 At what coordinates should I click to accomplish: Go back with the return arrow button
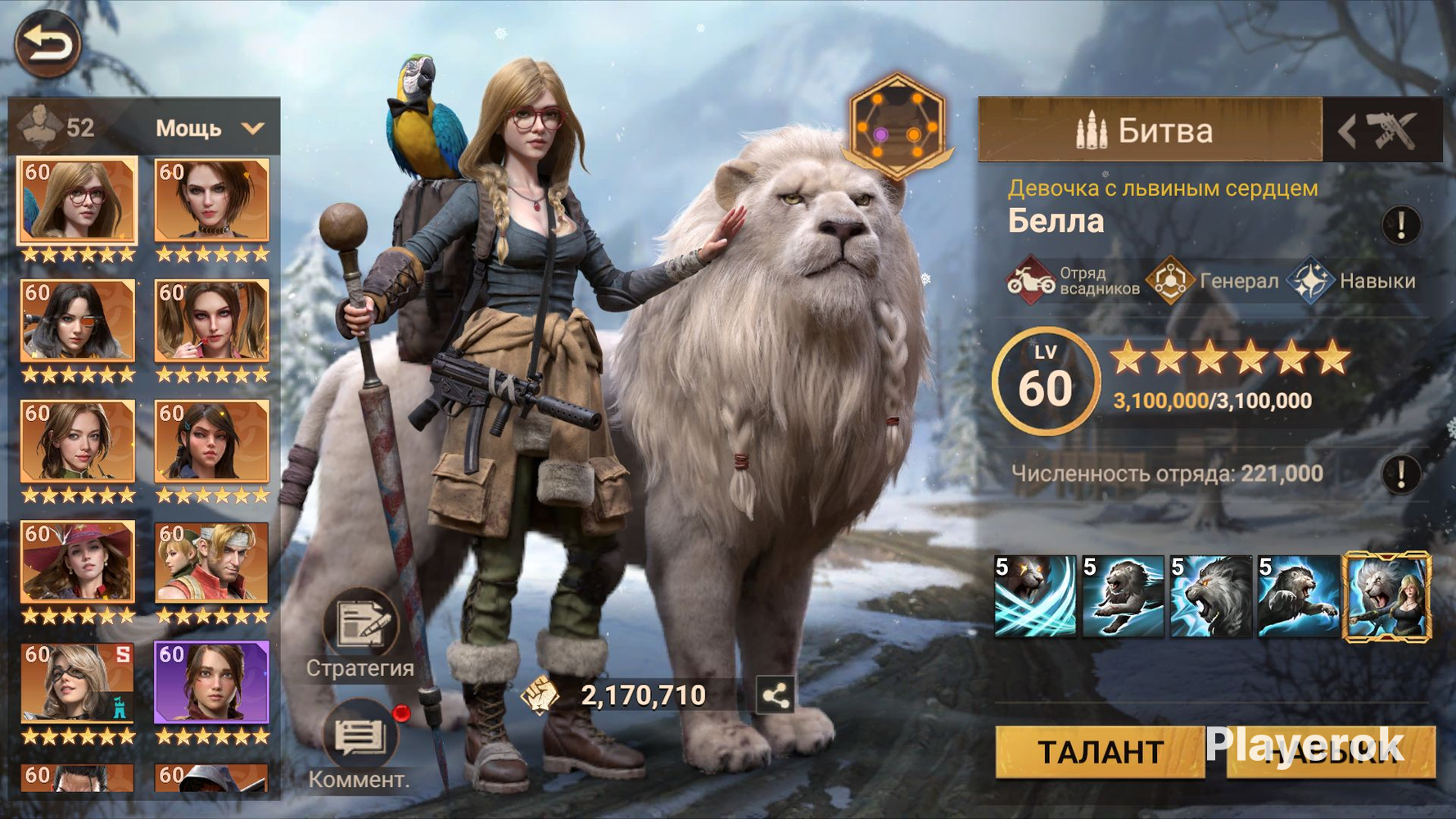(47, 43)
